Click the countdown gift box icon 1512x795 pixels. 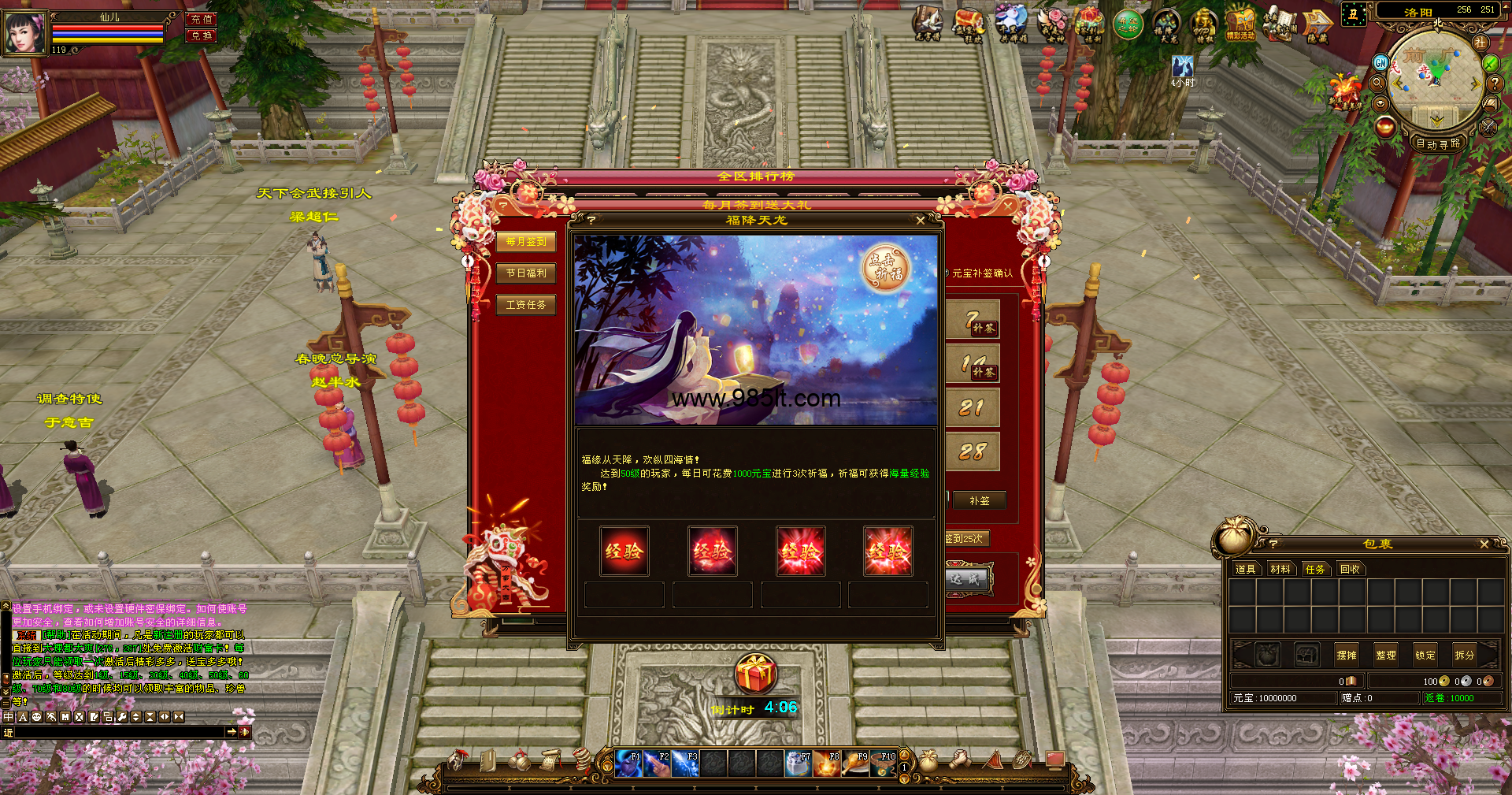click(x=755, y=675)
